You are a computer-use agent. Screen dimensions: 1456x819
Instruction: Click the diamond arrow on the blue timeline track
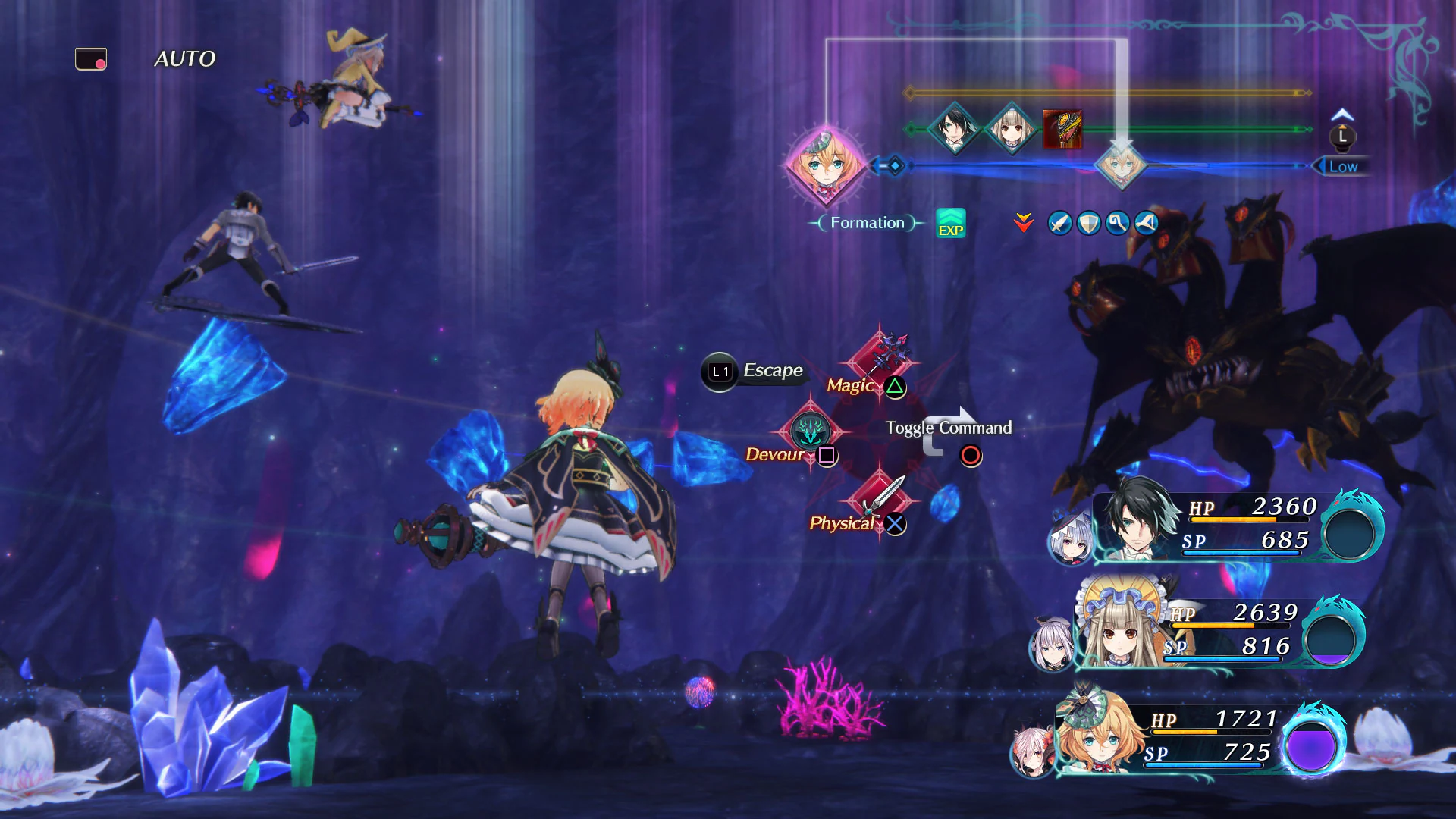pos(895,166)
